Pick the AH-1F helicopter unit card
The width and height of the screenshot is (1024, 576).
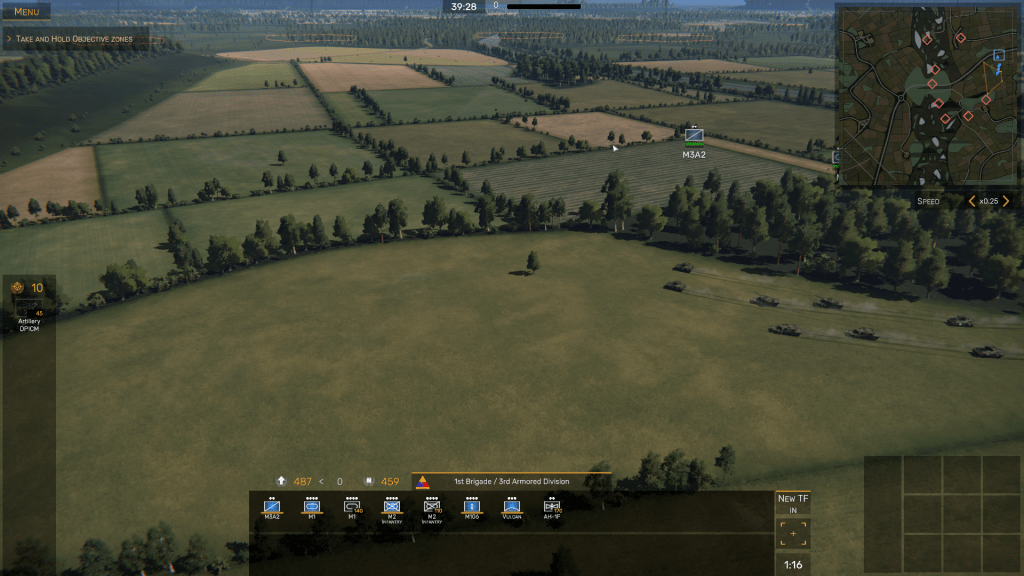552,508
